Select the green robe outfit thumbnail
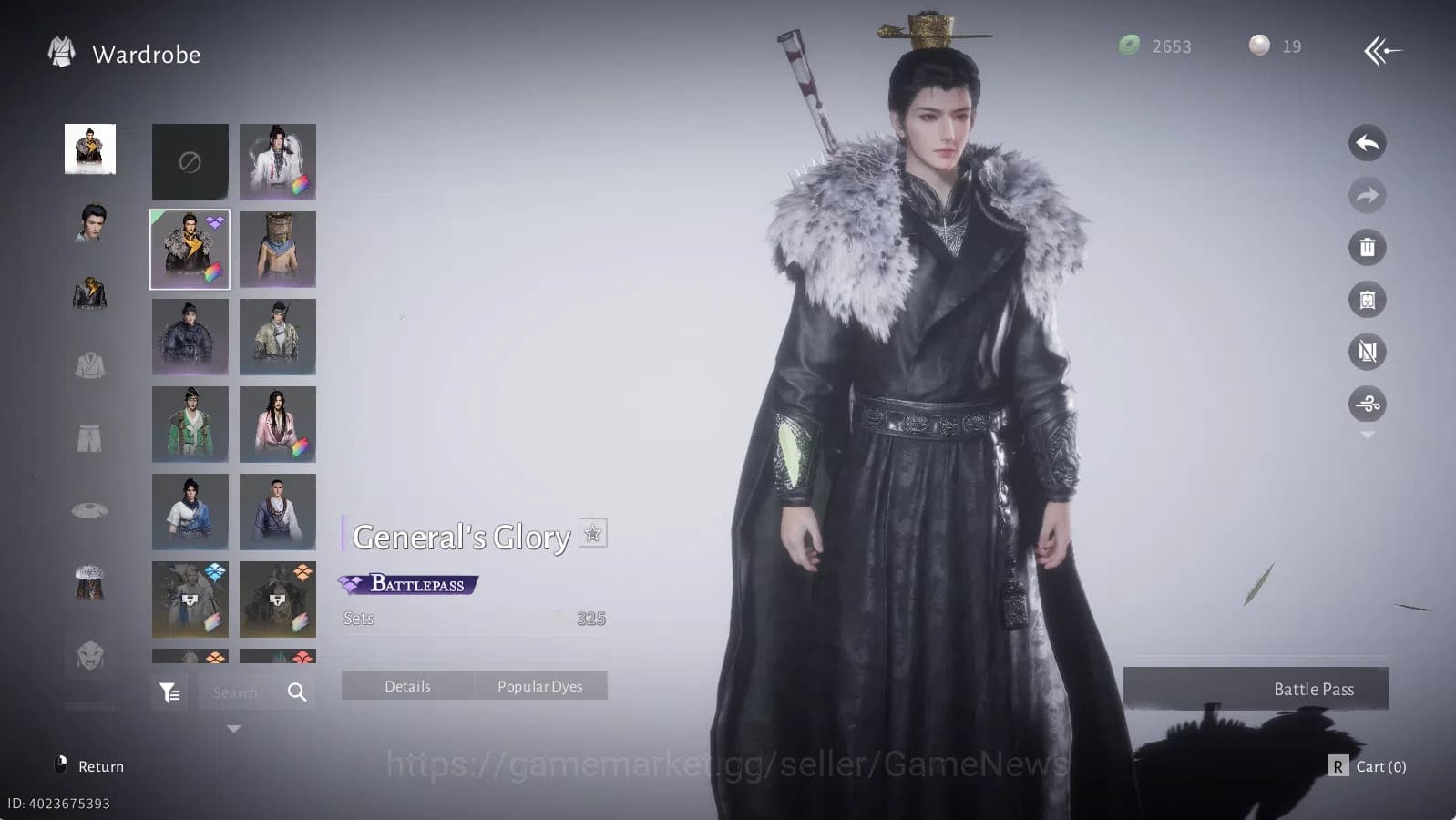Screen dimensions: 1456x820 tap(190, 424)
